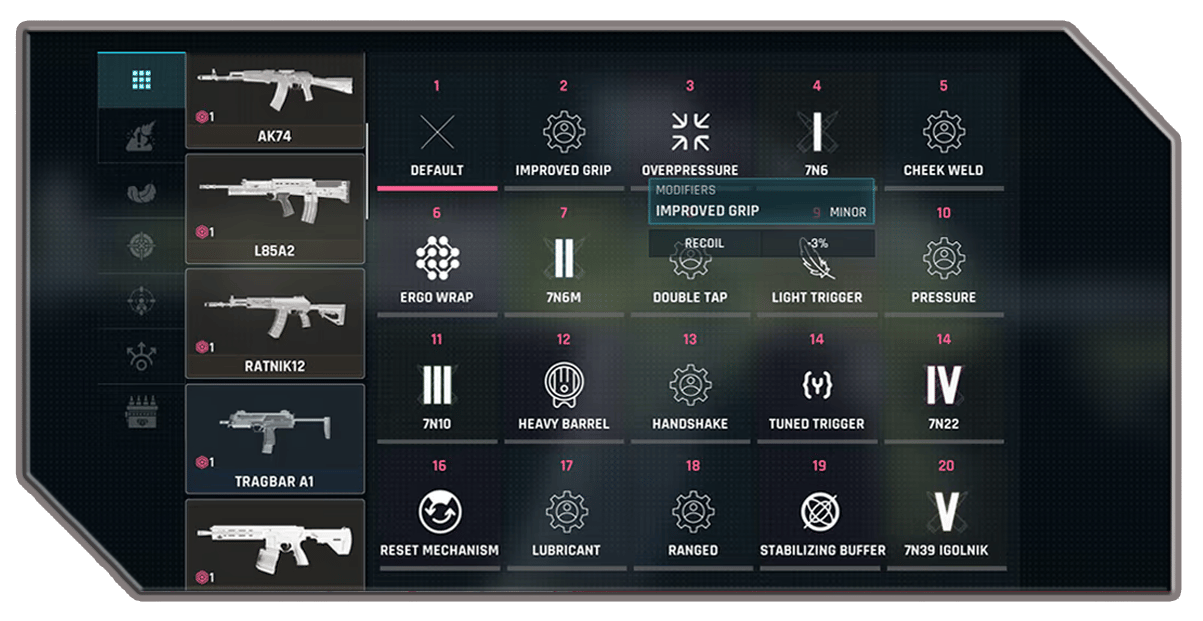Screen dimensions: 1203x621
Task: Select the Reset Mechanism upgrade
Action: (x=439, y=513)
